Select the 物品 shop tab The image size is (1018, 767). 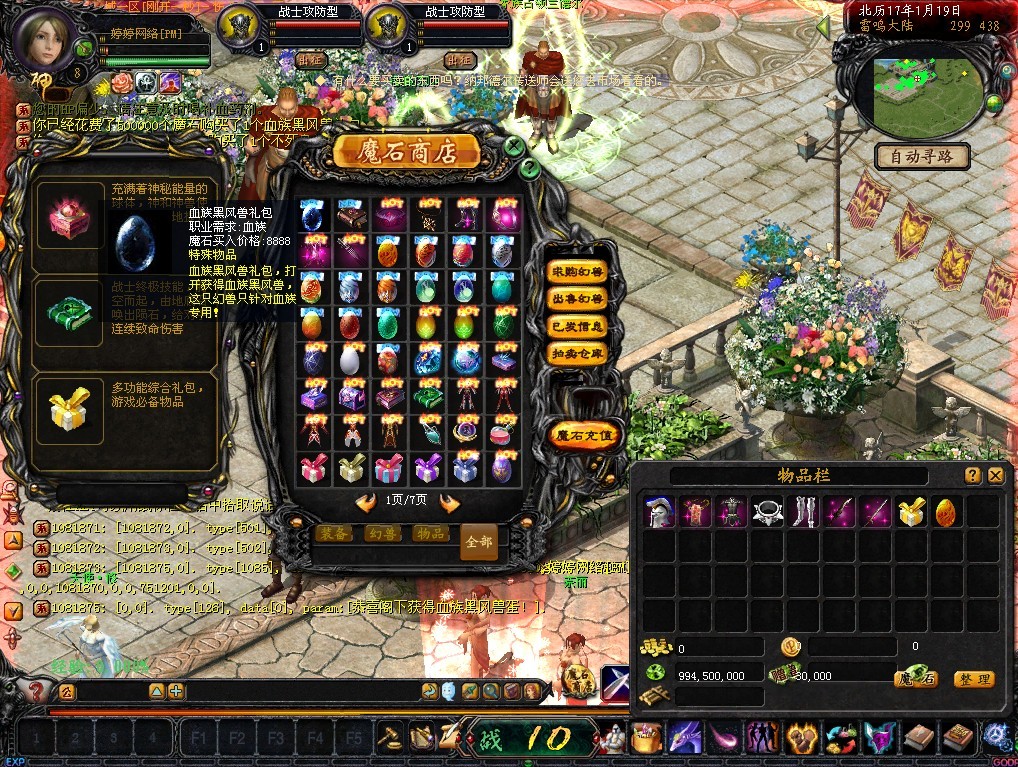[x=429, y=534]
